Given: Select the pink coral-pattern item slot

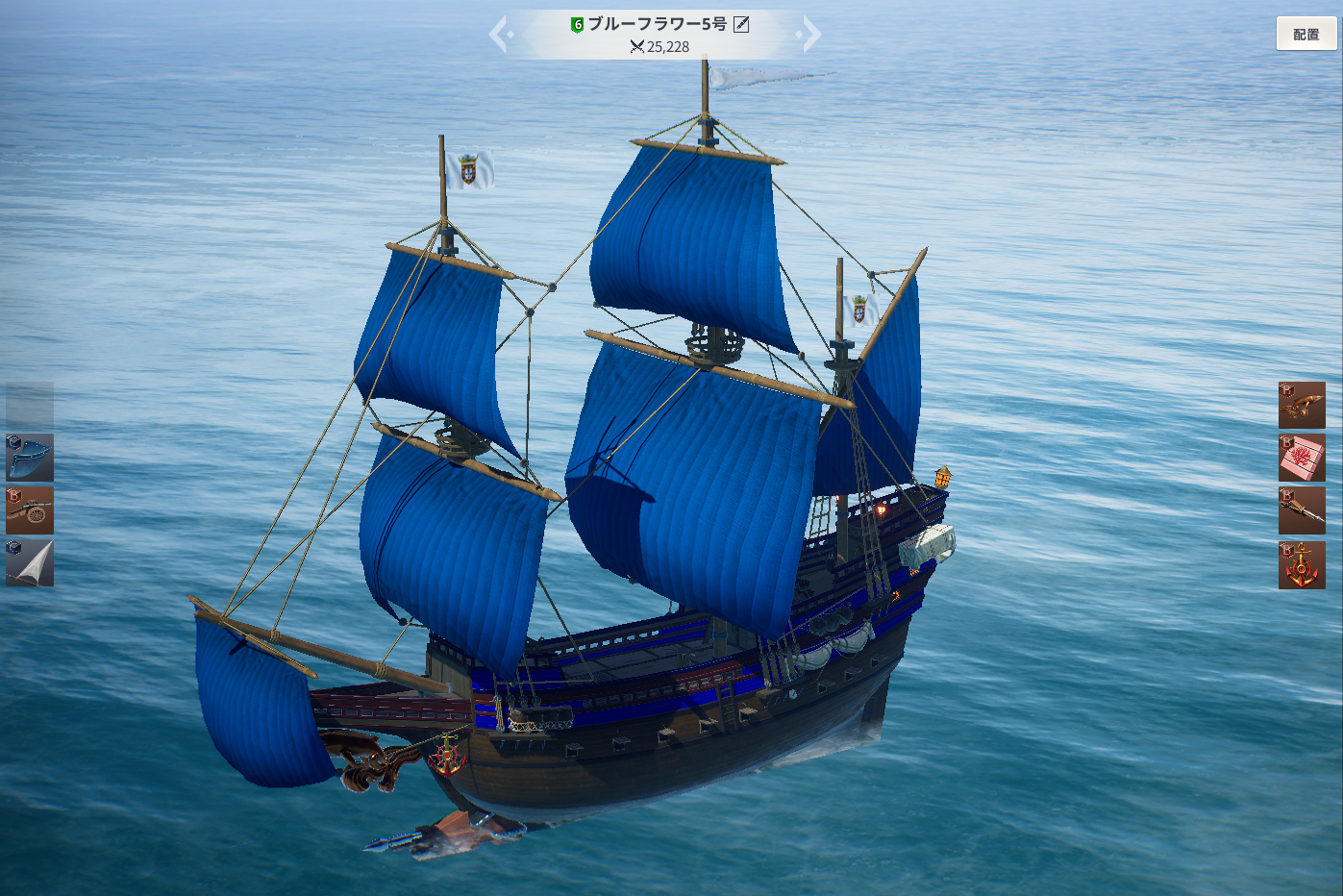Looking at the screenshot, I should [x=1302, y=458].
